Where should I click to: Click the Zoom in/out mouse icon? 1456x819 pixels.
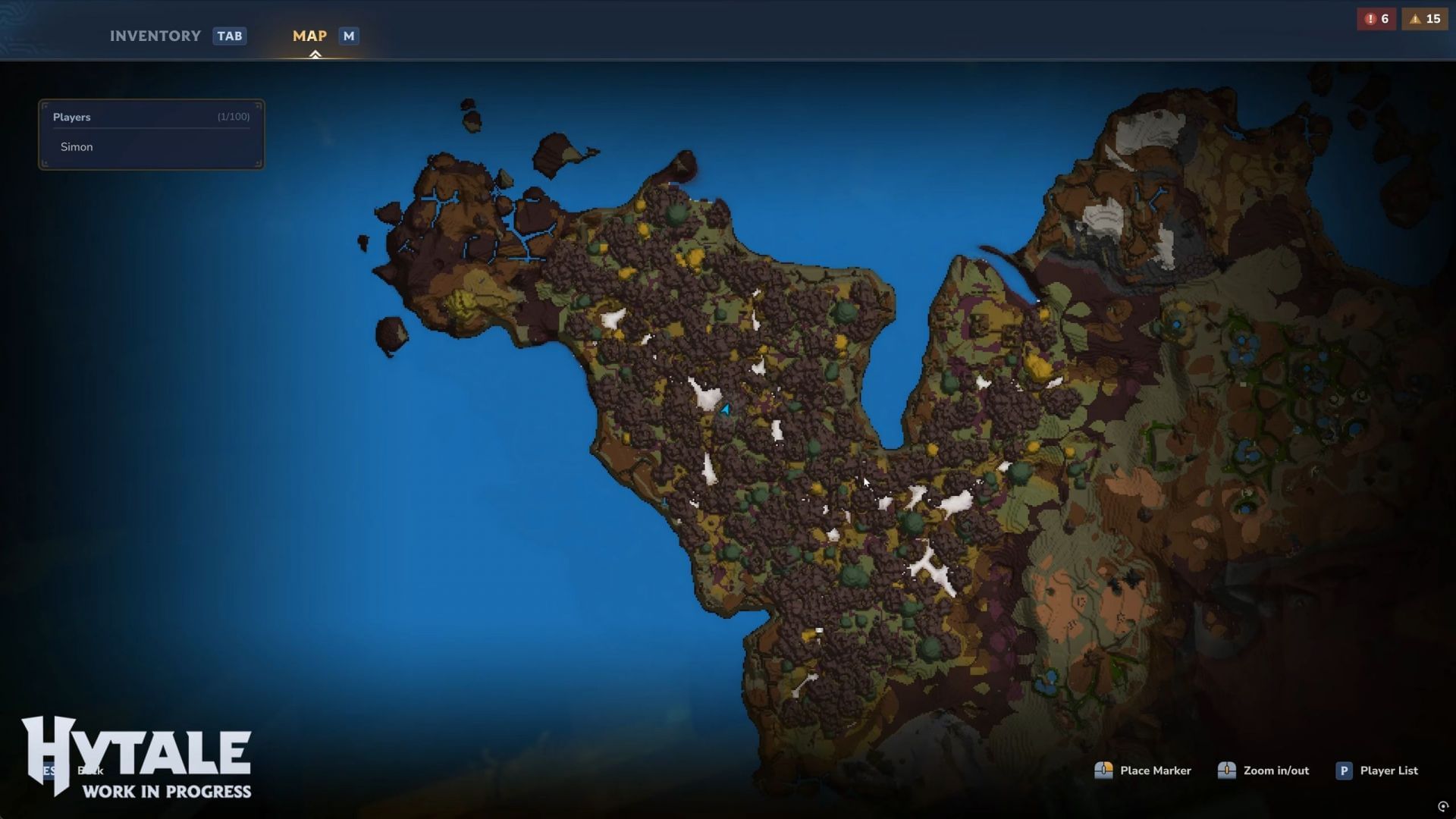click(x=1227, y=770)
